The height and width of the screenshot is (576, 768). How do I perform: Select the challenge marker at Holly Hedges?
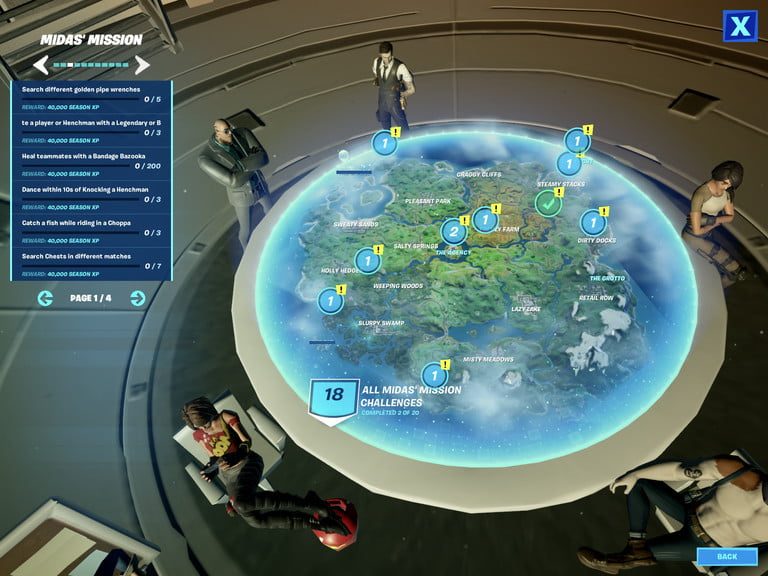(x=330, y=300)
